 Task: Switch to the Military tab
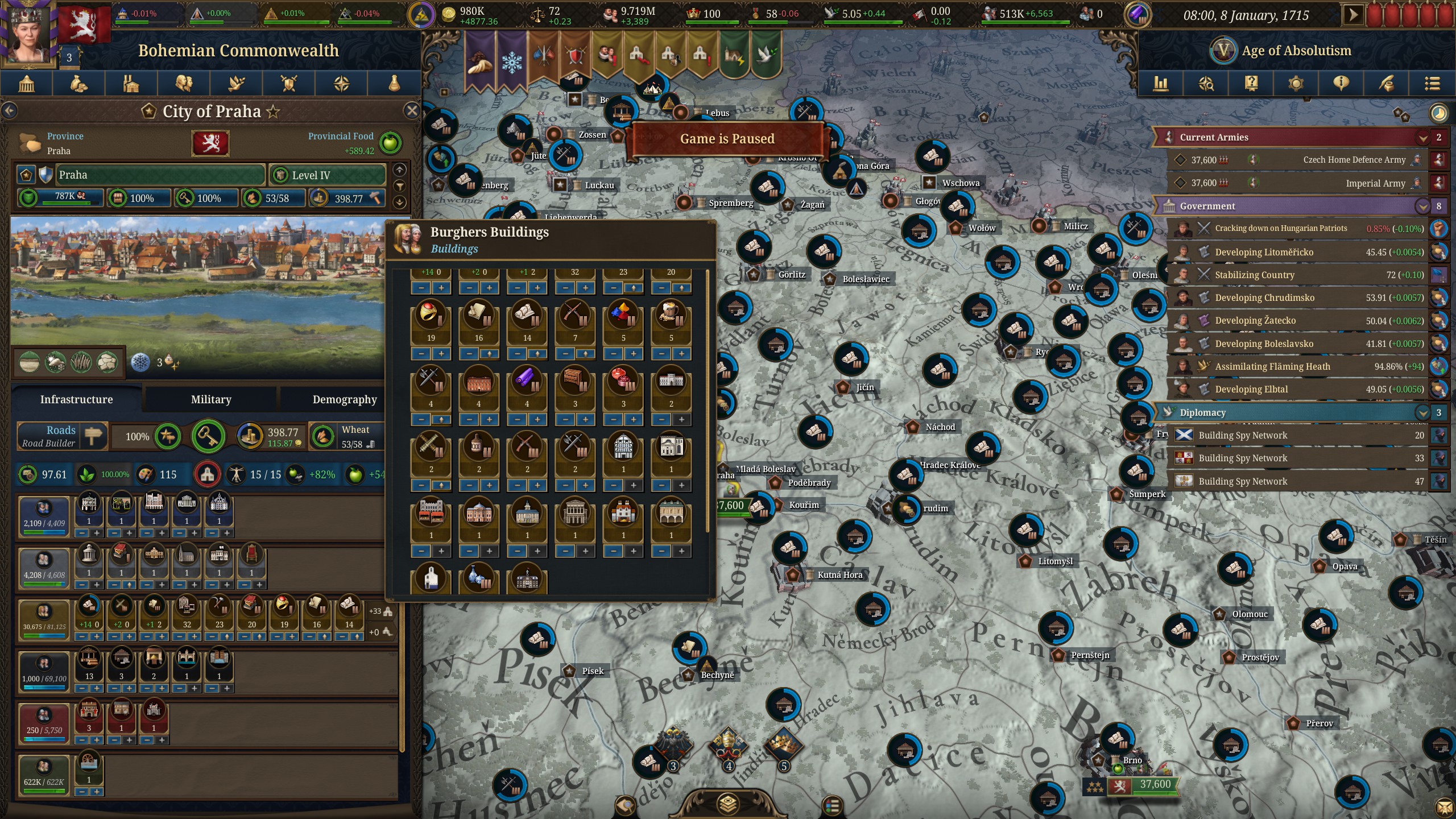(x=211, y=399)
